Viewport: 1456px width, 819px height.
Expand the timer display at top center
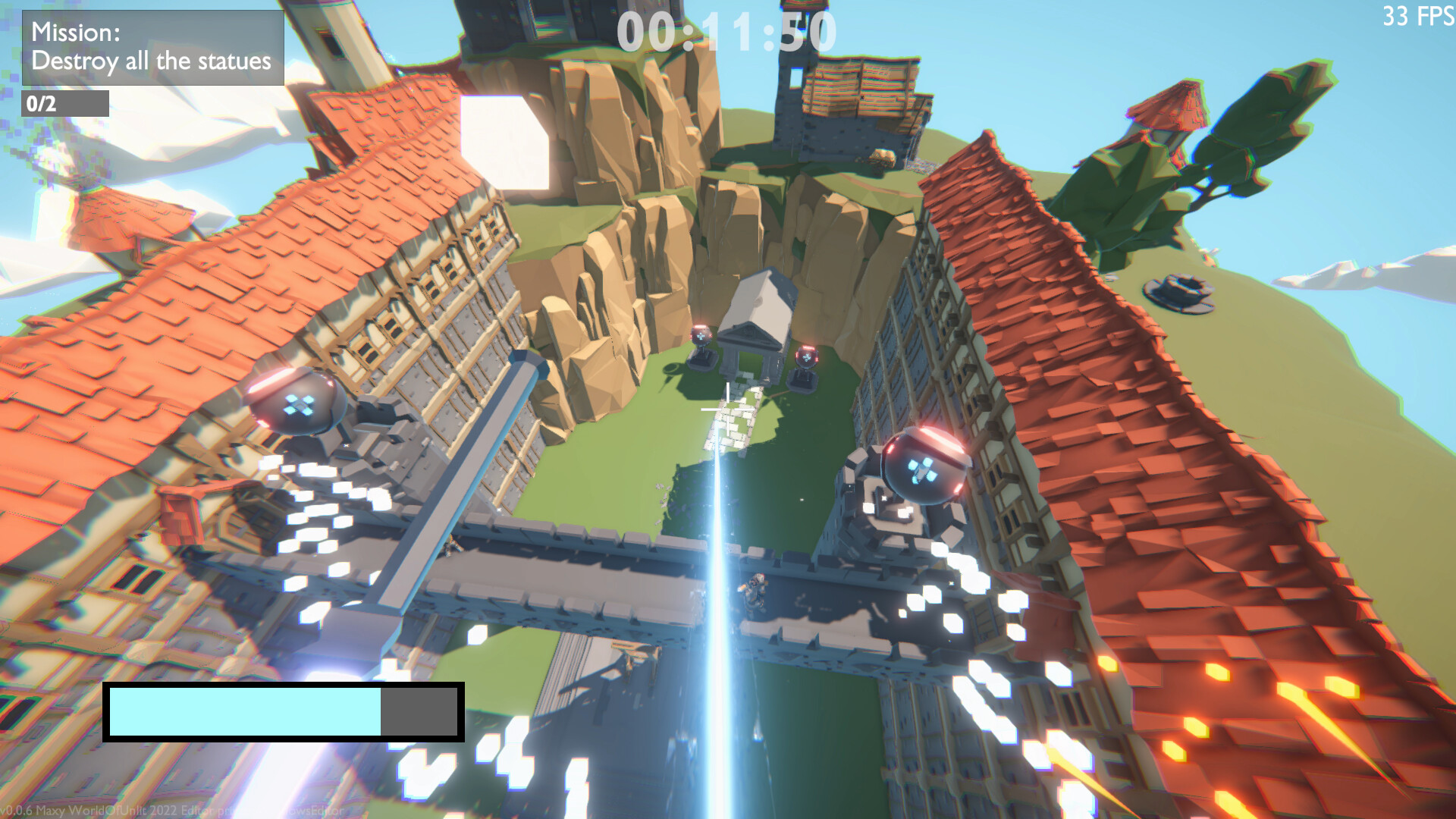(724, 30)
